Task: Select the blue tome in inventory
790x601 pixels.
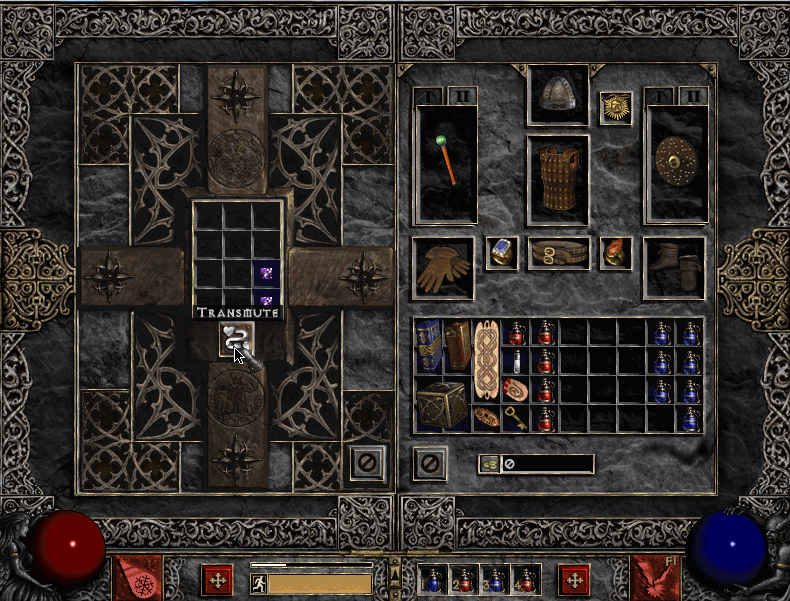Action: click(x=429, y=346)
